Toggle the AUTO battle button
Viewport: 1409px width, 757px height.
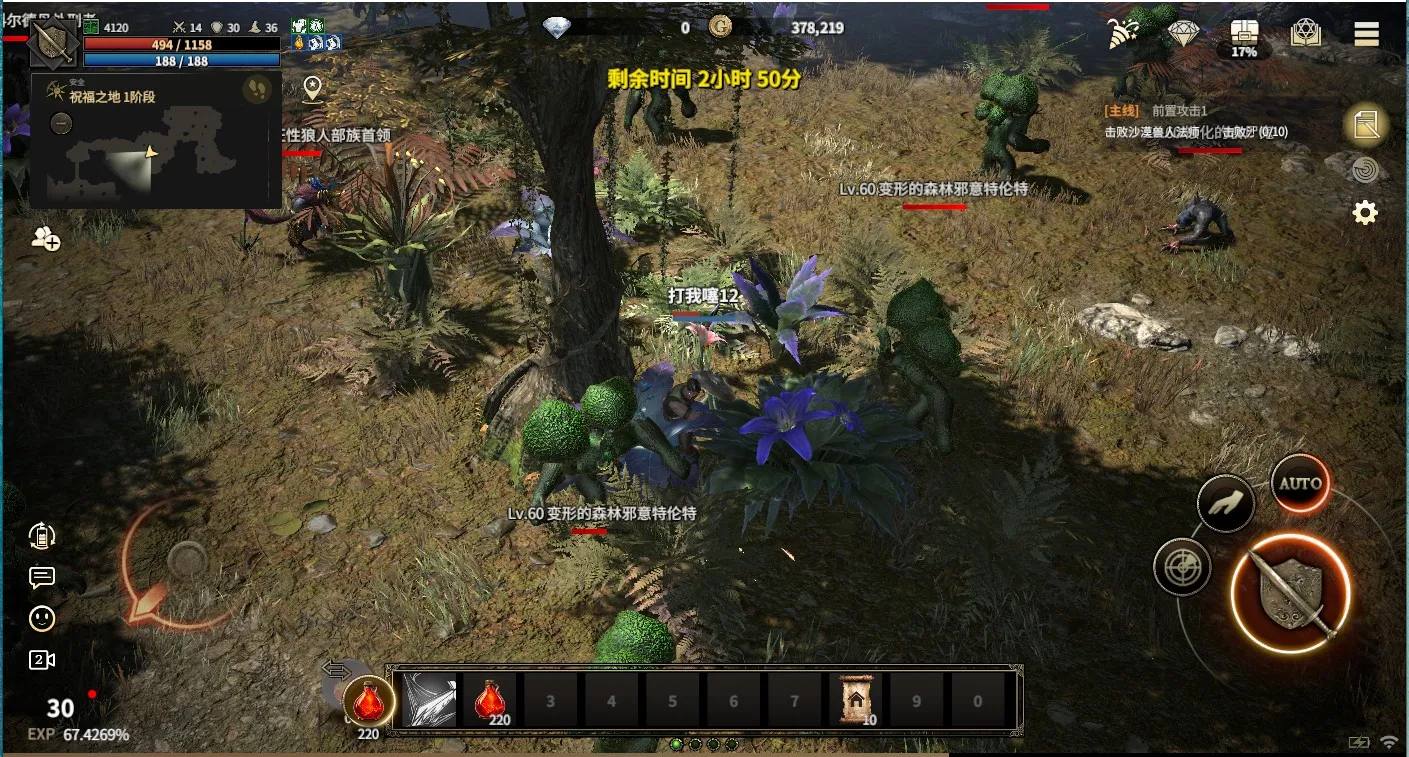point(1300,483)
